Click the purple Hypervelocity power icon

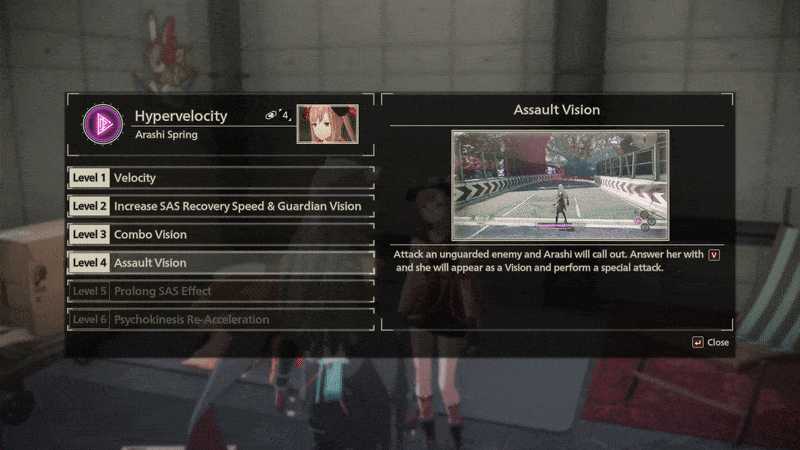100,123
